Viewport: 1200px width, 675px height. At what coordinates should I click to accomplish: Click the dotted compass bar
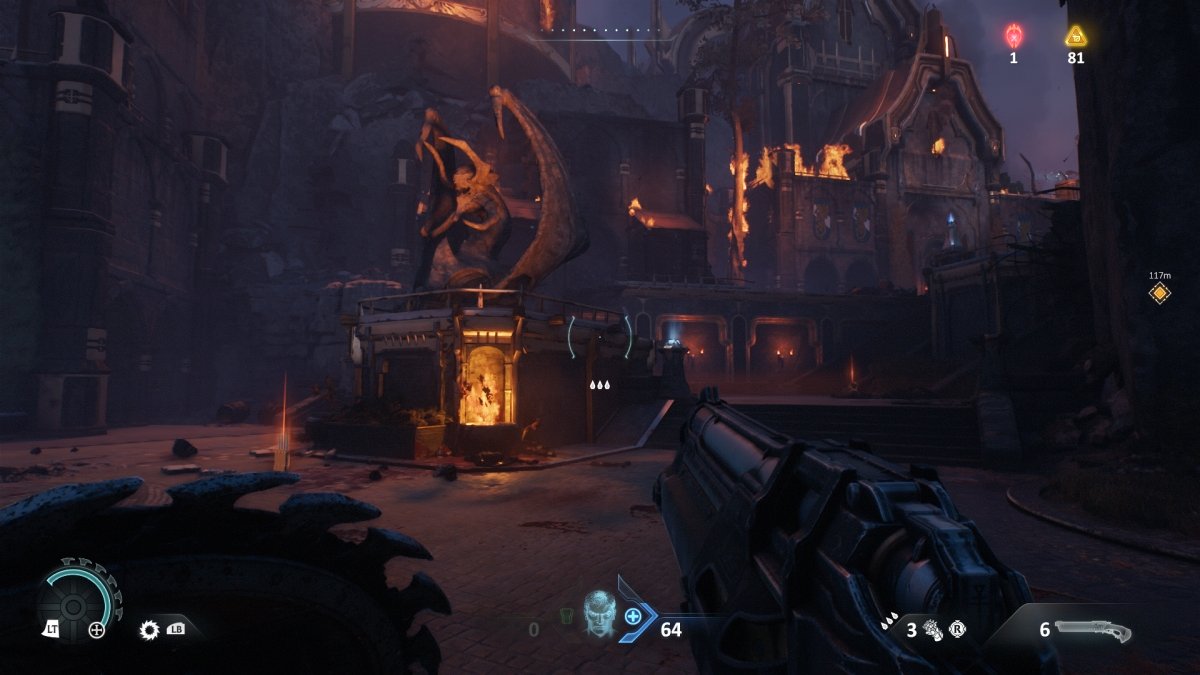(x=603, y=31)
